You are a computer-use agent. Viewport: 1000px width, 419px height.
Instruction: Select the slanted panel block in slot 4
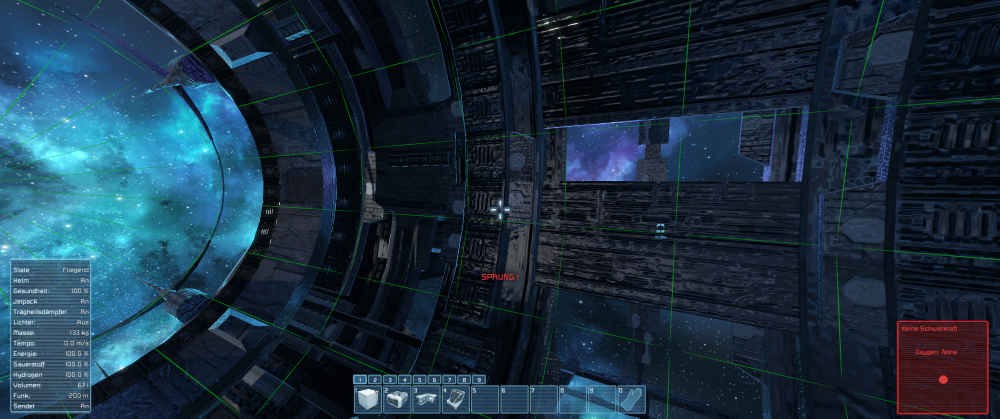(x=455, y=399)
